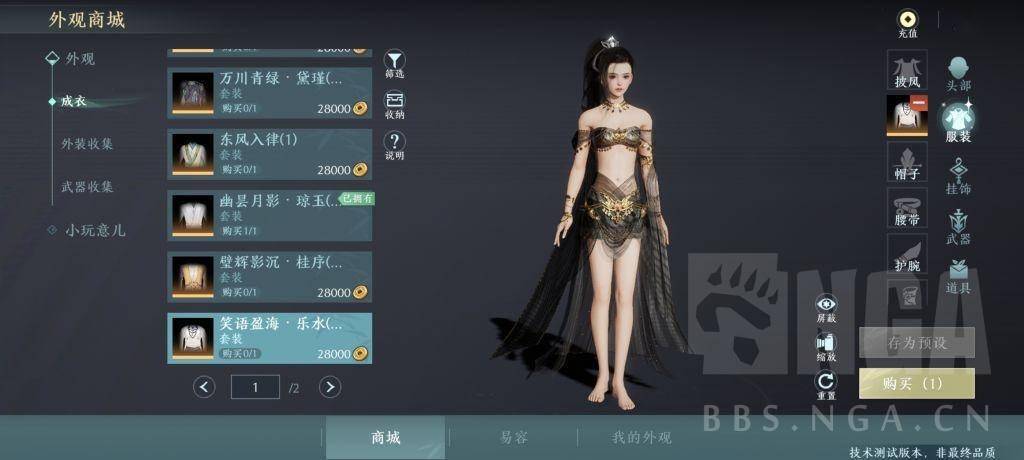This screenshot has height=460, width=1024.
Task: Click the 充值 recharge coin icon
Action: click(x=907, y=21)
